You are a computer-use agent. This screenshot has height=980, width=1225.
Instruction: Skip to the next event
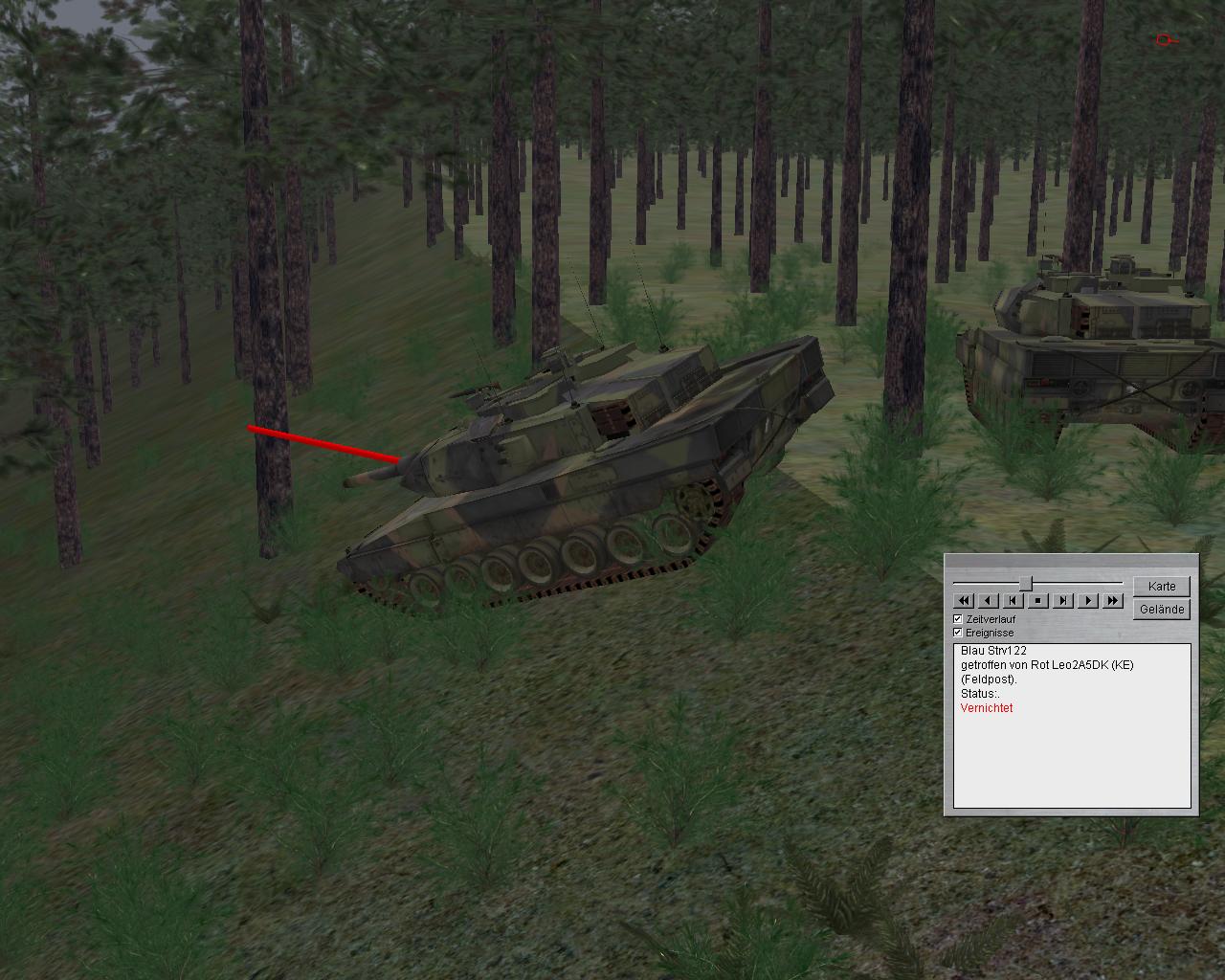1063,601
